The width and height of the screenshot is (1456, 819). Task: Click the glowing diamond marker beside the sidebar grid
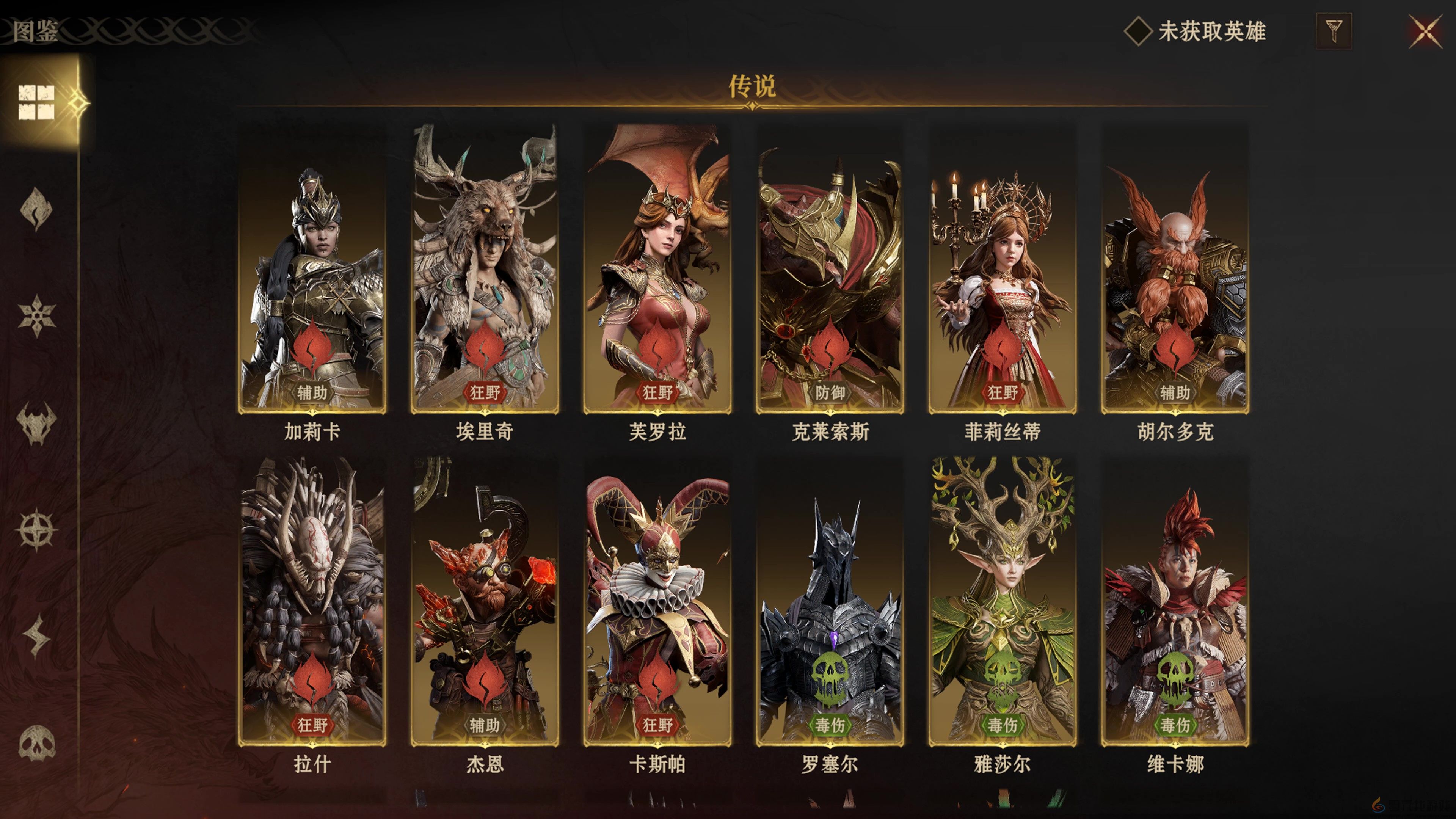coord(78,103)
